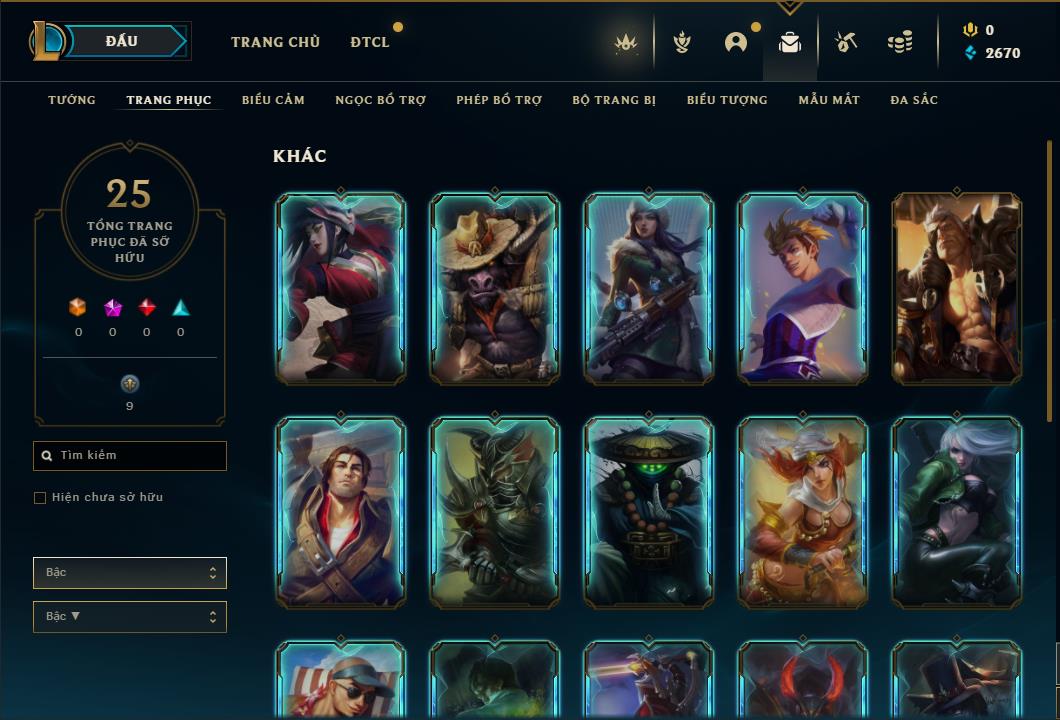The image size is (1060, 720).
Task: Open the ĐTCL menu entry
Action: click(370, 42)
